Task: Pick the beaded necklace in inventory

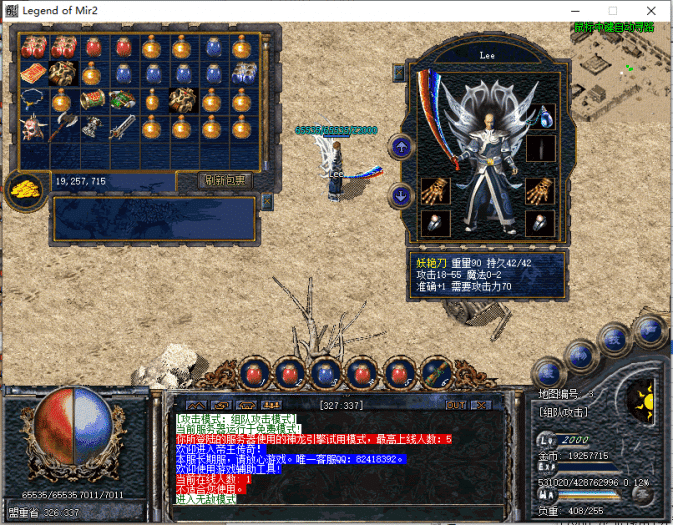Action: (34, 100)
